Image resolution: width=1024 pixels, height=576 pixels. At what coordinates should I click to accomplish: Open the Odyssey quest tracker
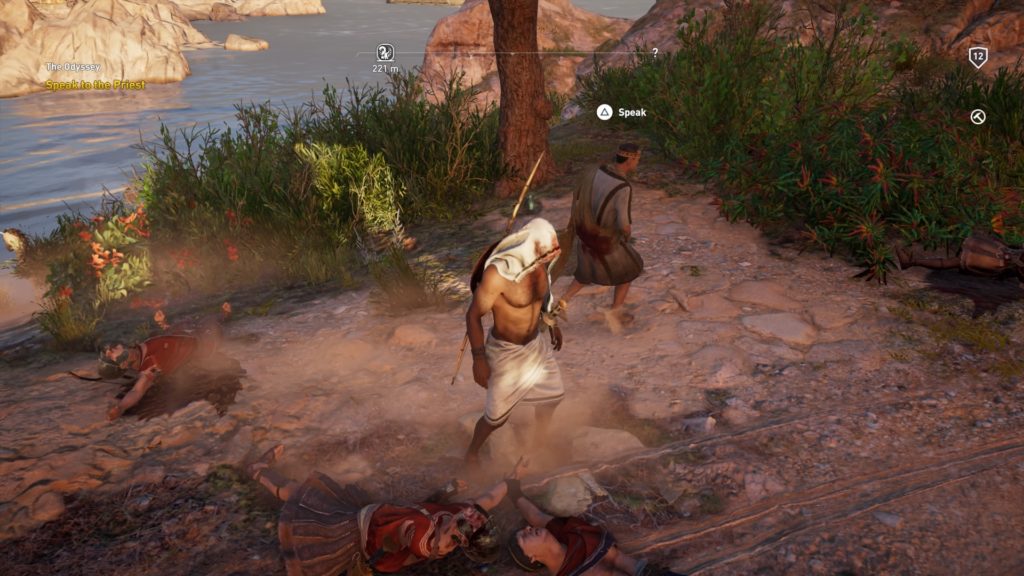click(x=73, y=67)
